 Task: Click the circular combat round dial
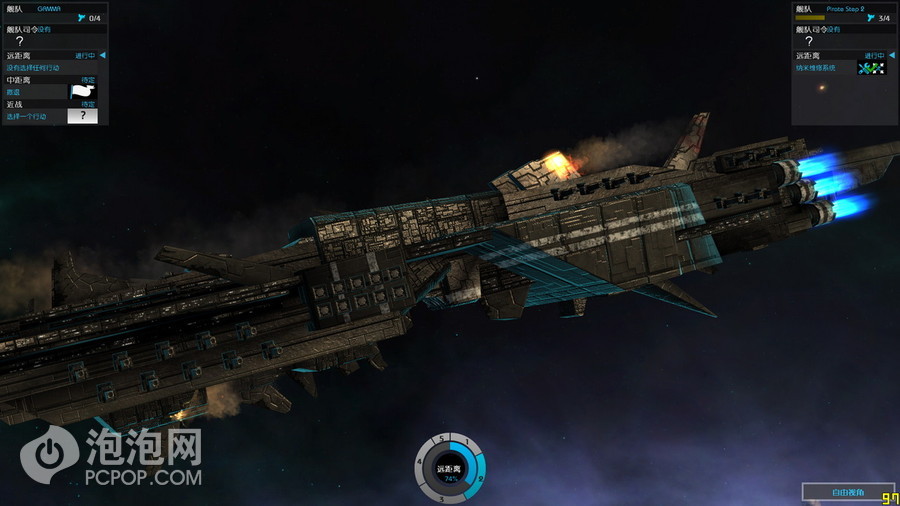[450, 468]
